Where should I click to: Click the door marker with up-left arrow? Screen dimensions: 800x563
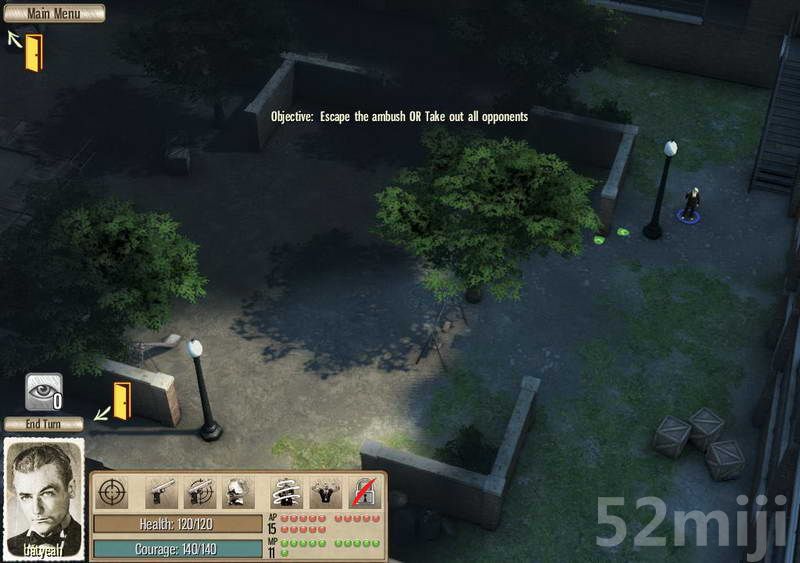34,52
